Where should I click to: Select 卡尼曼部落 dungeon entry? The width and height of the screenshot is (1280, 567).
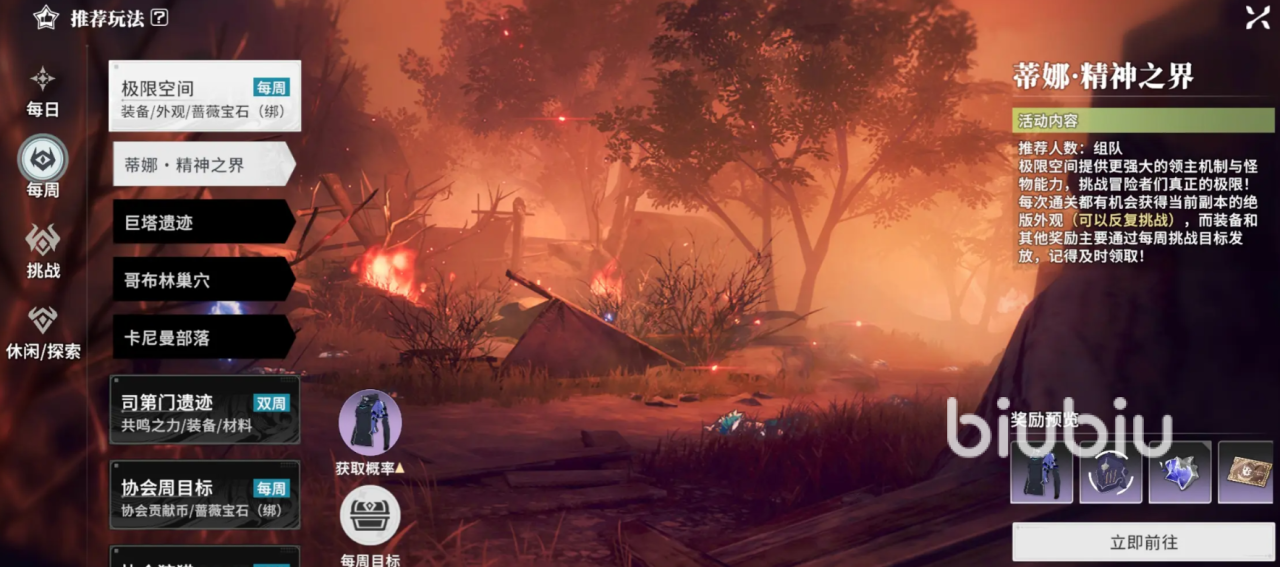pyautogui.click(x=202, y=337)
